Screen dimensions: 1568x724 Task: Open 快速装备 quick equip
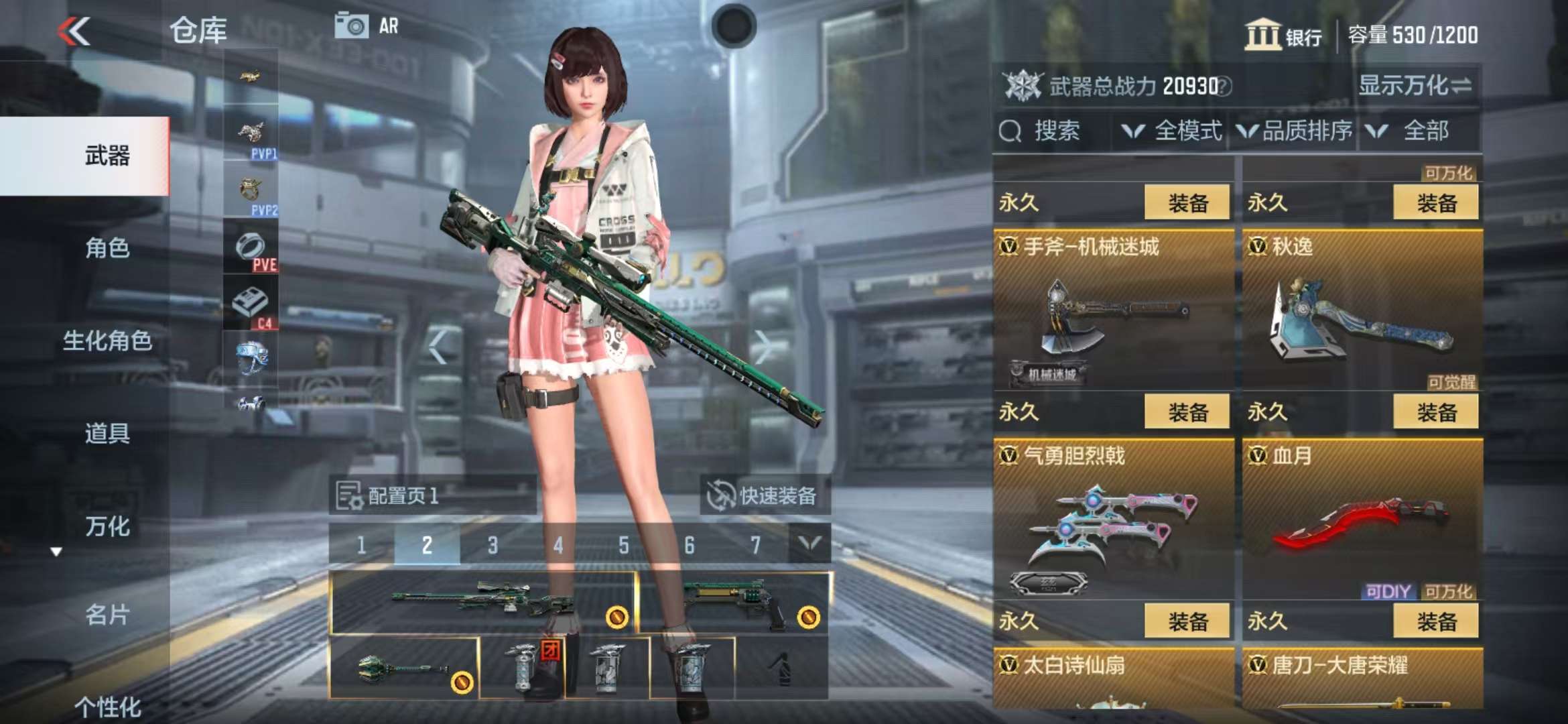[x=765, y=495]
